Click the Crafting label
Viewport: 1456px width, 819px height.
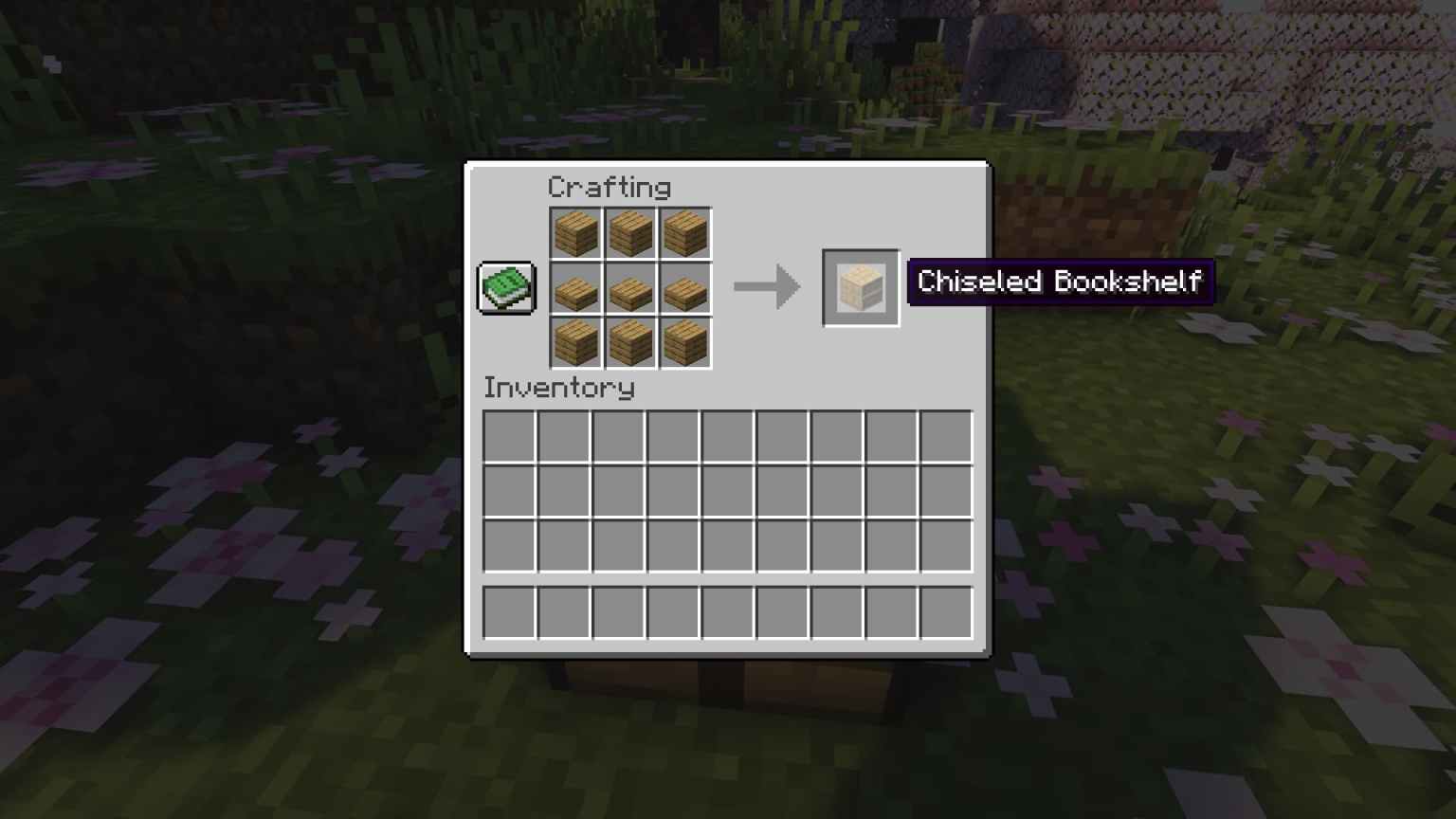point(611,188)
